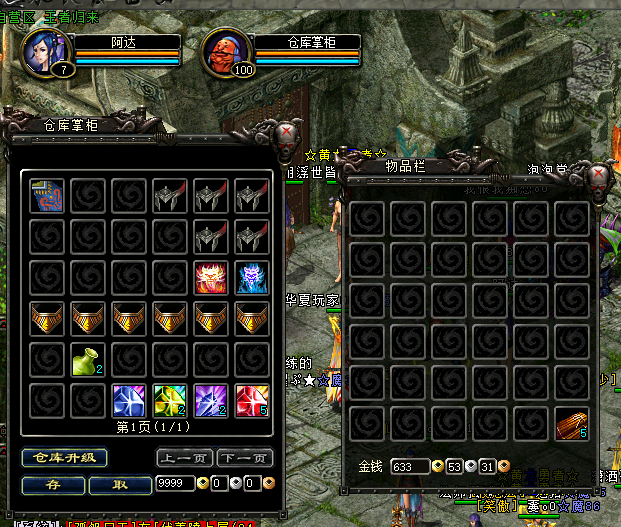Go to next page with 下一页
This screenshot has height=527, width=621.
click(x=244, y=458)
